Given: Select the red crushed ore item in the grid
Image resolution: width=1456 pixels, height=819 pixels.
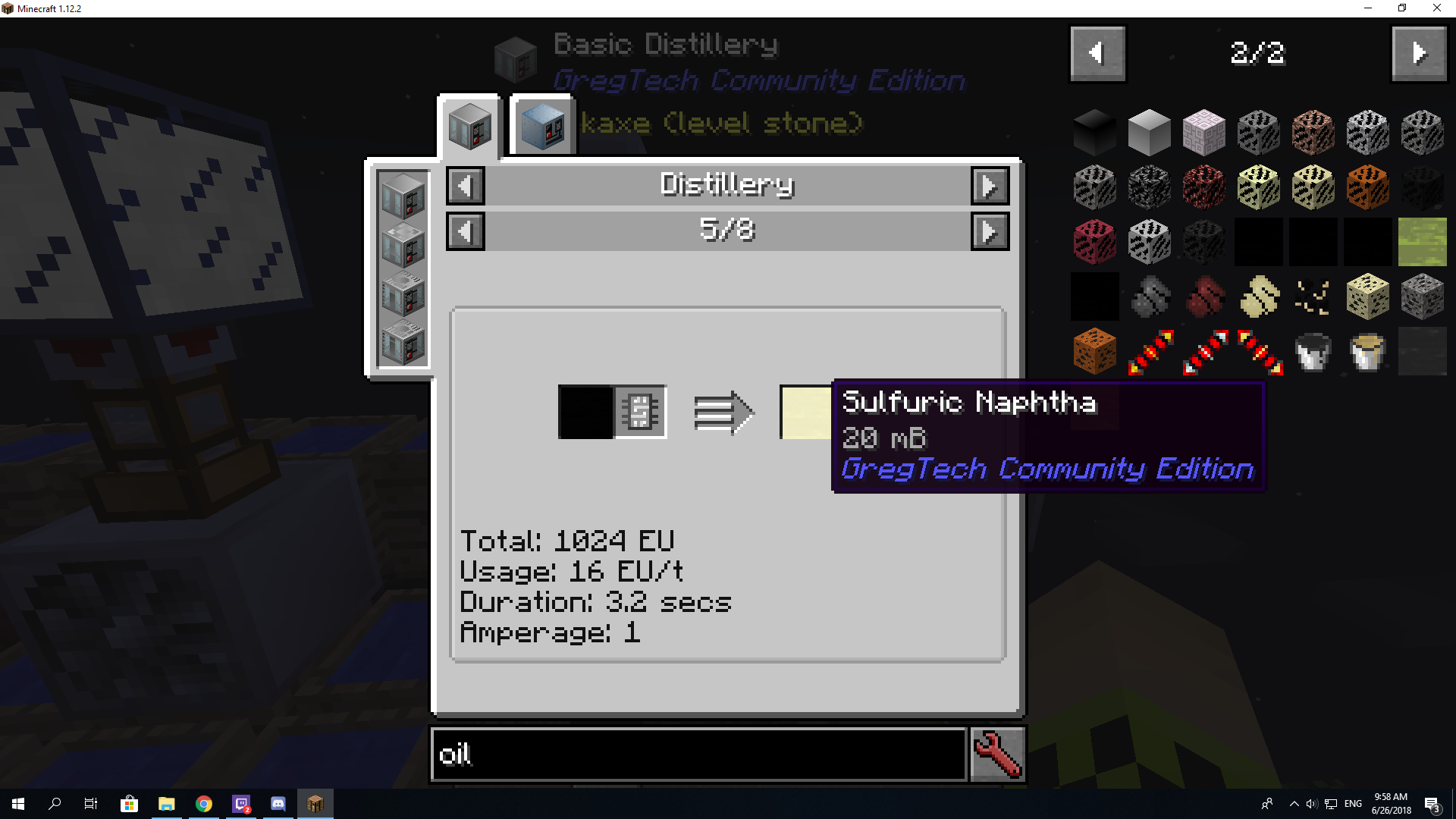Looking at the screenshot, I should point(1204,297).
